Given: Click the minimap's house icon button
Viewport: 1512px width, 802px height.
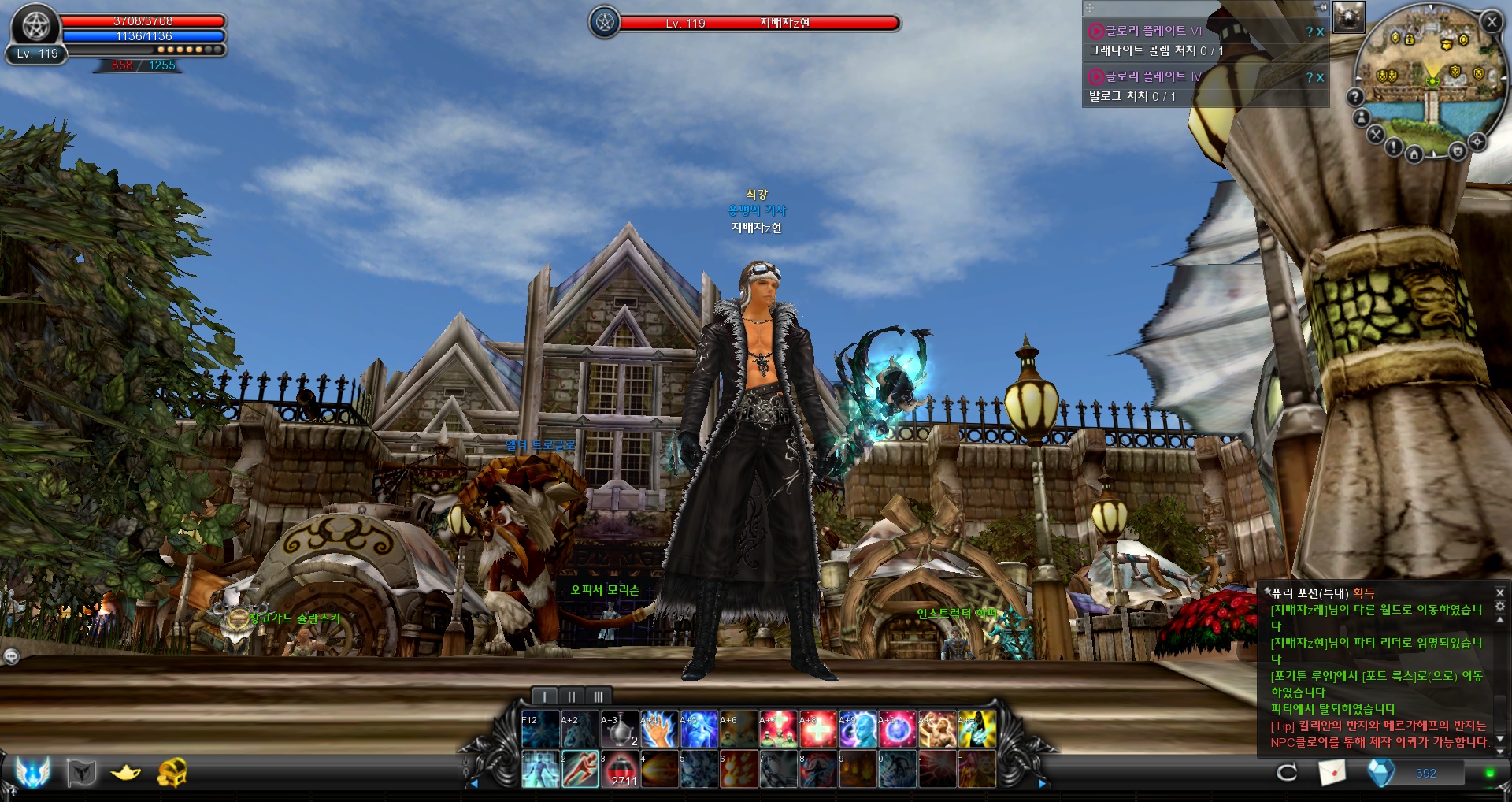Looking at the screenshot, I should point(1414,154).
